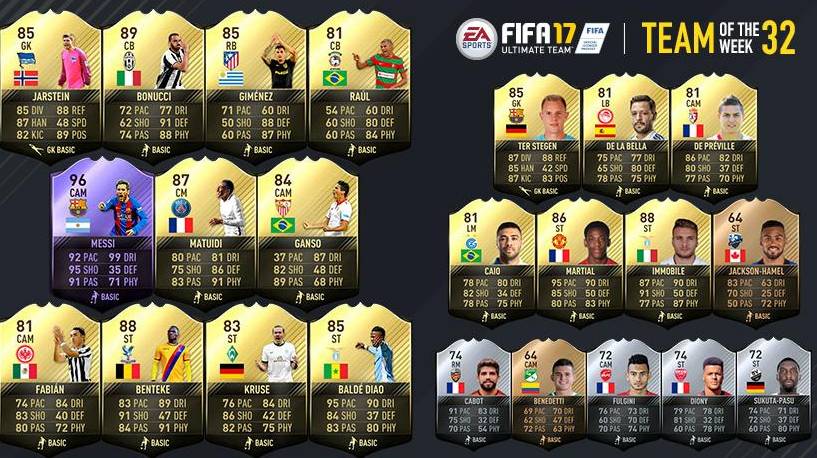
Task: Select the Jackson-Hamel bronze card
Action: 754,260
